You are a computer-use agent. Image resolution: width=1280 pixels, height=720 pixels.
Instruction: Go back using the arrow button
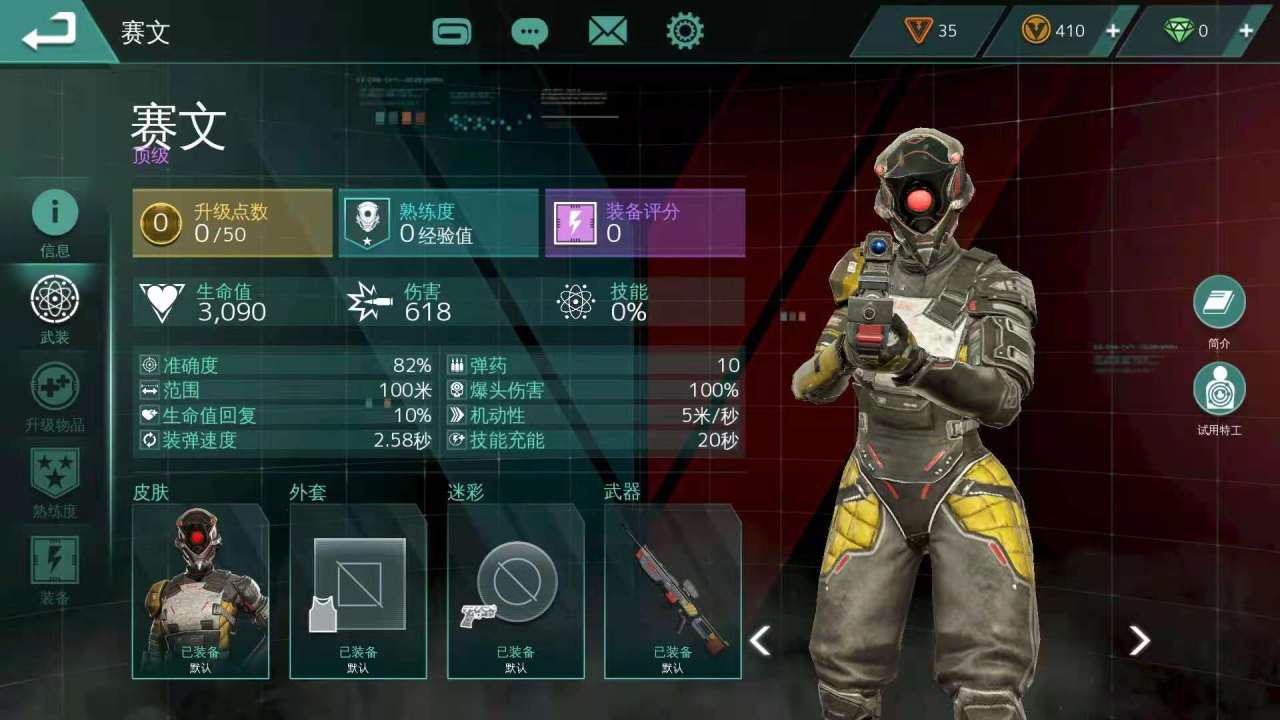(x=50, y=32)
